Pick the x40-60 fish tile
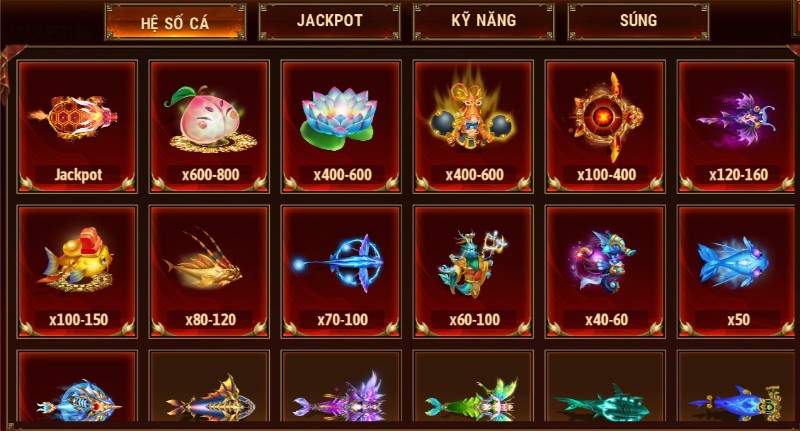Image resolution: width=800 pixels, height=431 pixels. (x=605, y=270)
